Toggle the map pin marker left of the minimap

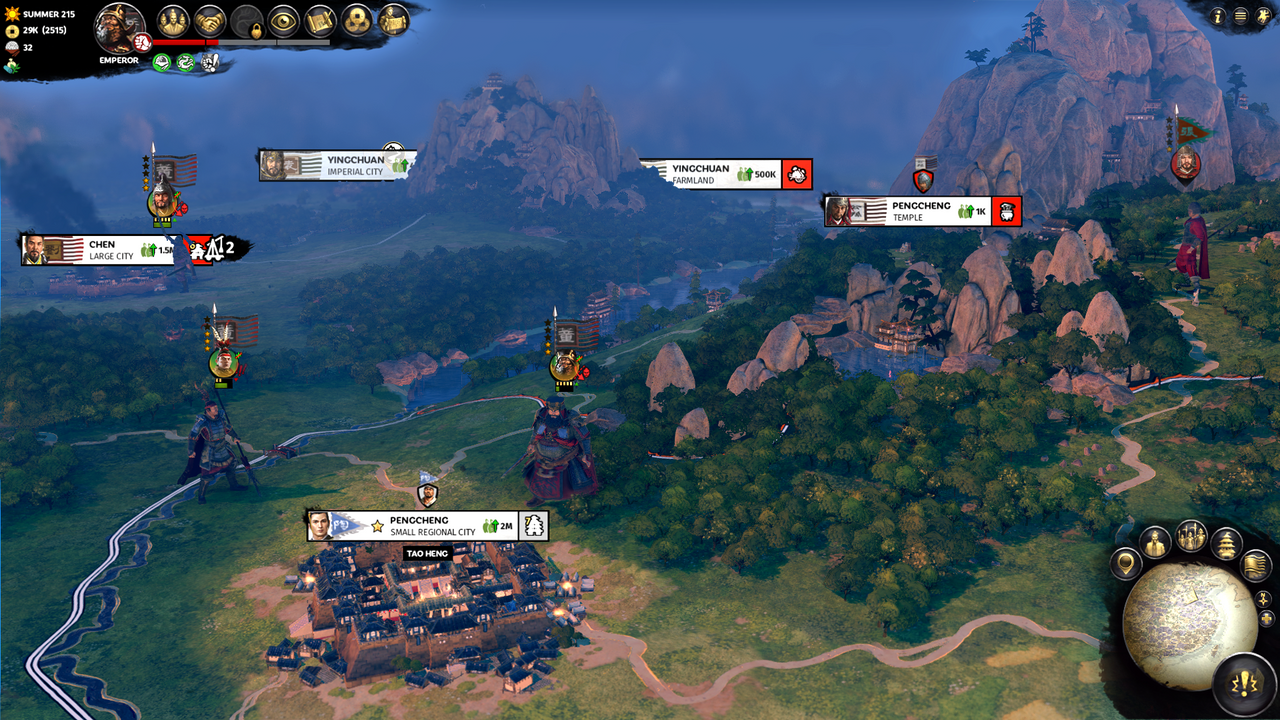point(1127,564)
